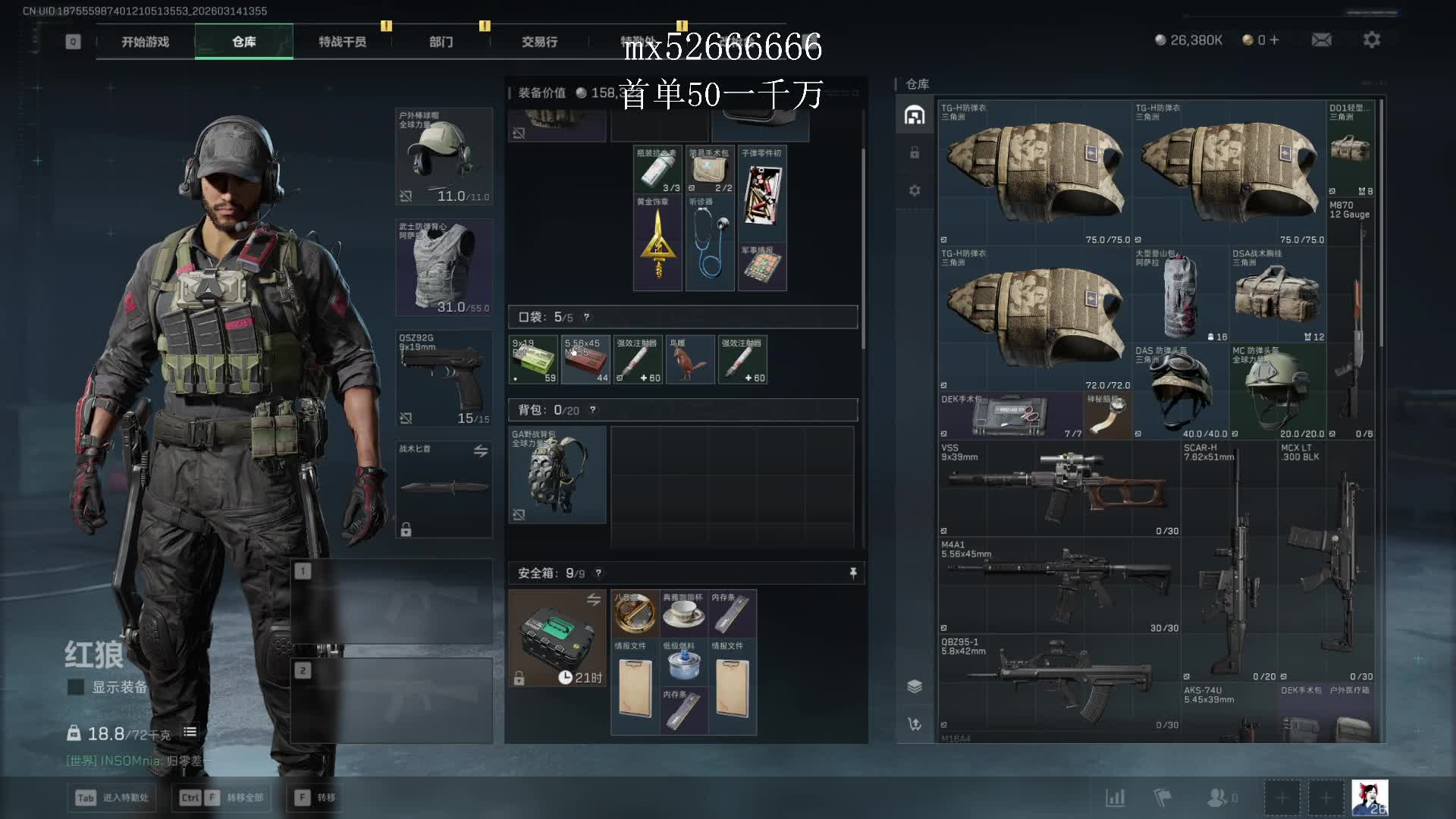Open the 部门 tab
This screenshot has height=819, width=1456.
pos(441,42)
